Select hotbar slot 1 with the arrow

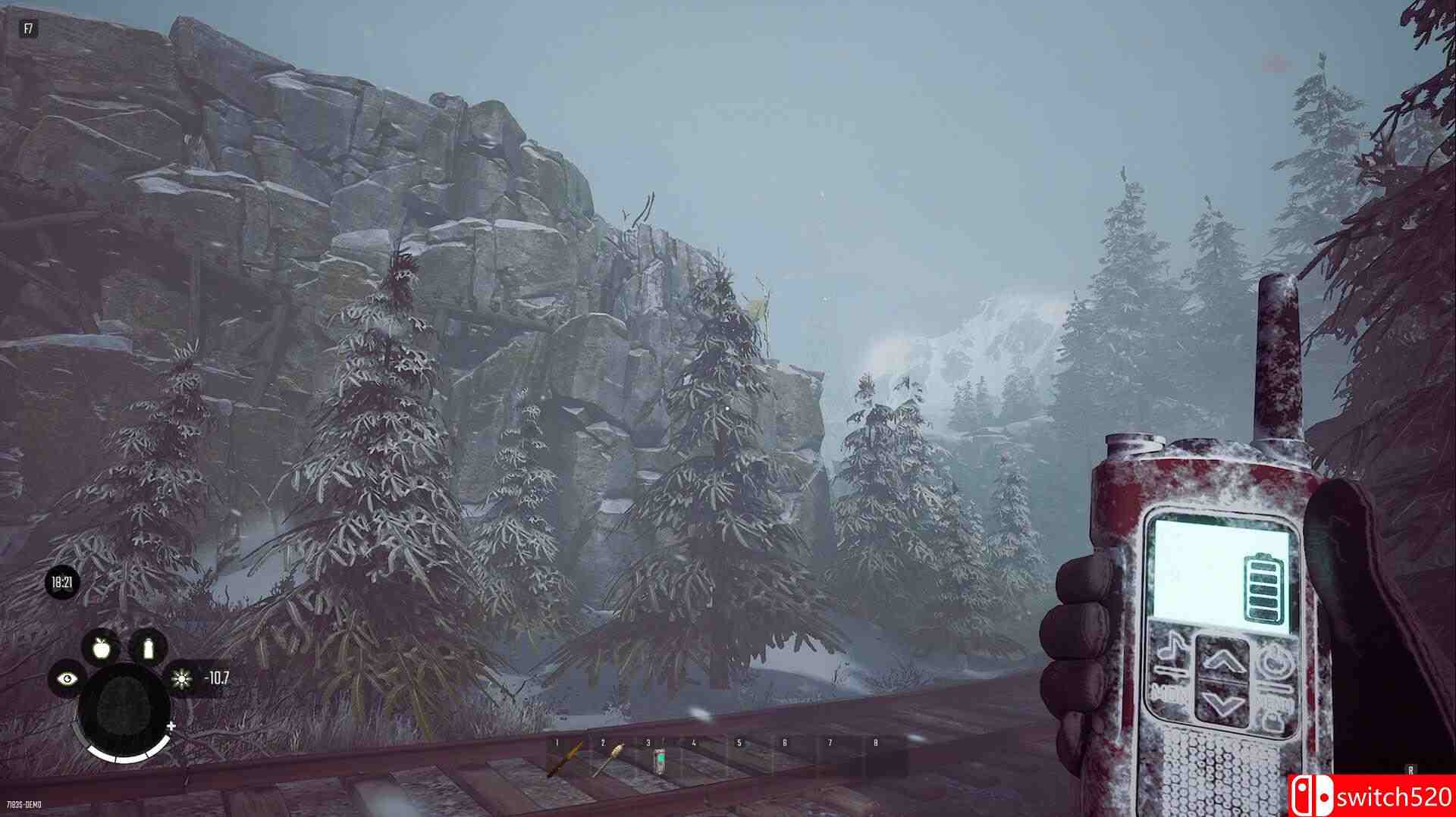(x=570, y=753)
